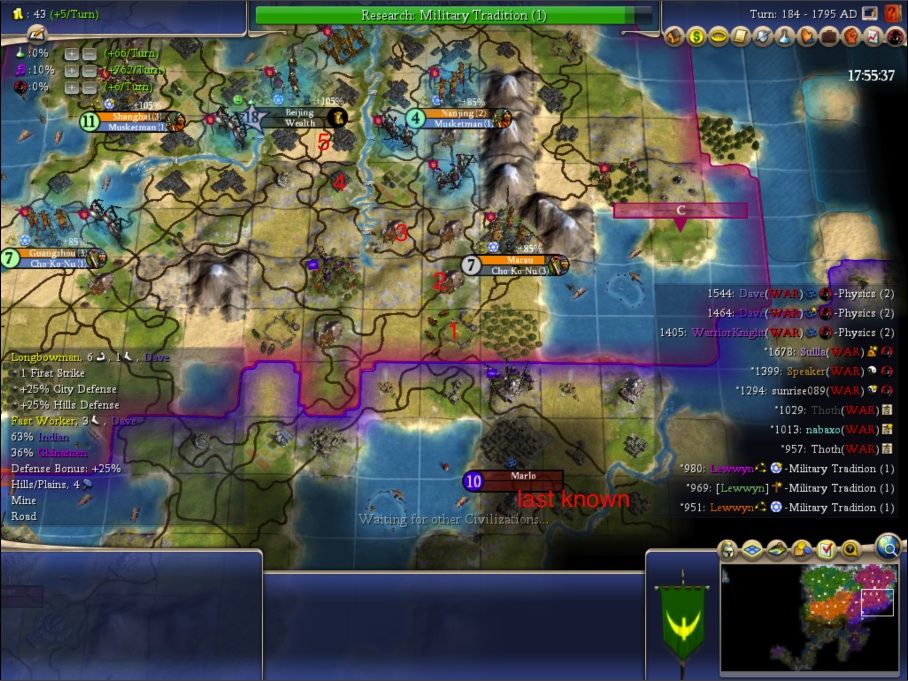Open the Civilopedia question mark book
The image size is (908, 681).
click(892, 14)
